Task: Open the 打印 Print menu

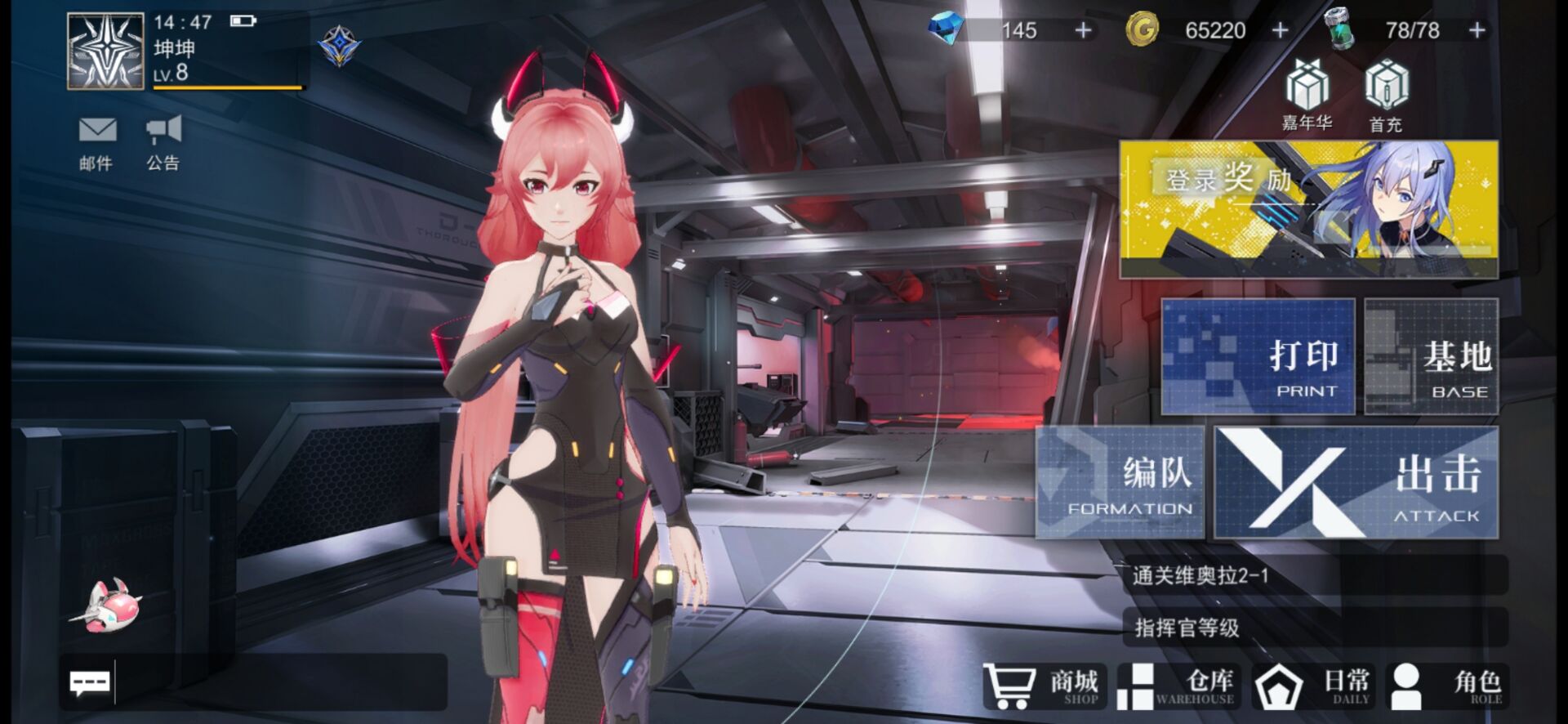Action: click(1258, 356)
